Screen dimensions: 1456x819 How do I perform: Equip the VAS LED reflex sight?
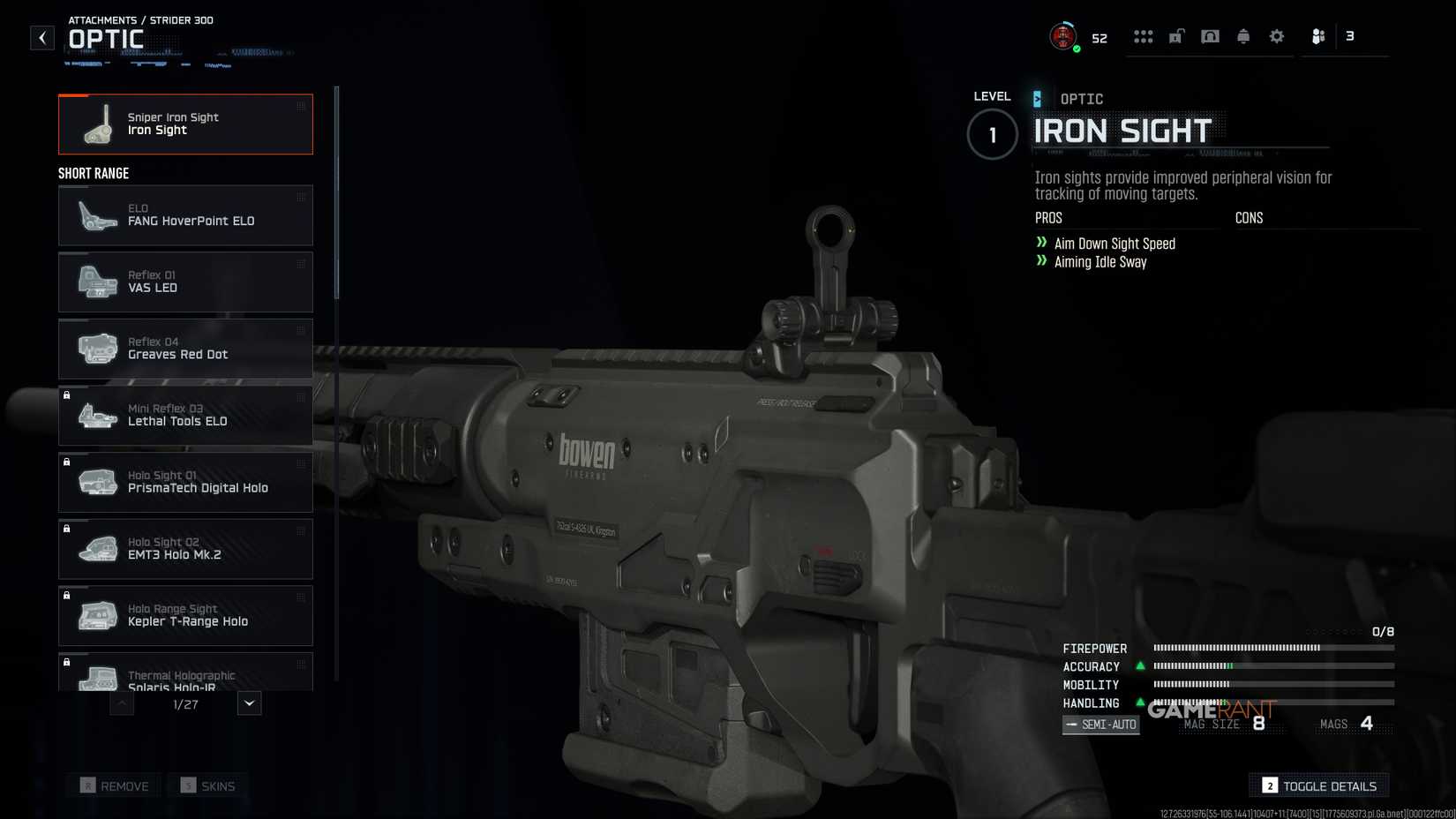point(185,282)
